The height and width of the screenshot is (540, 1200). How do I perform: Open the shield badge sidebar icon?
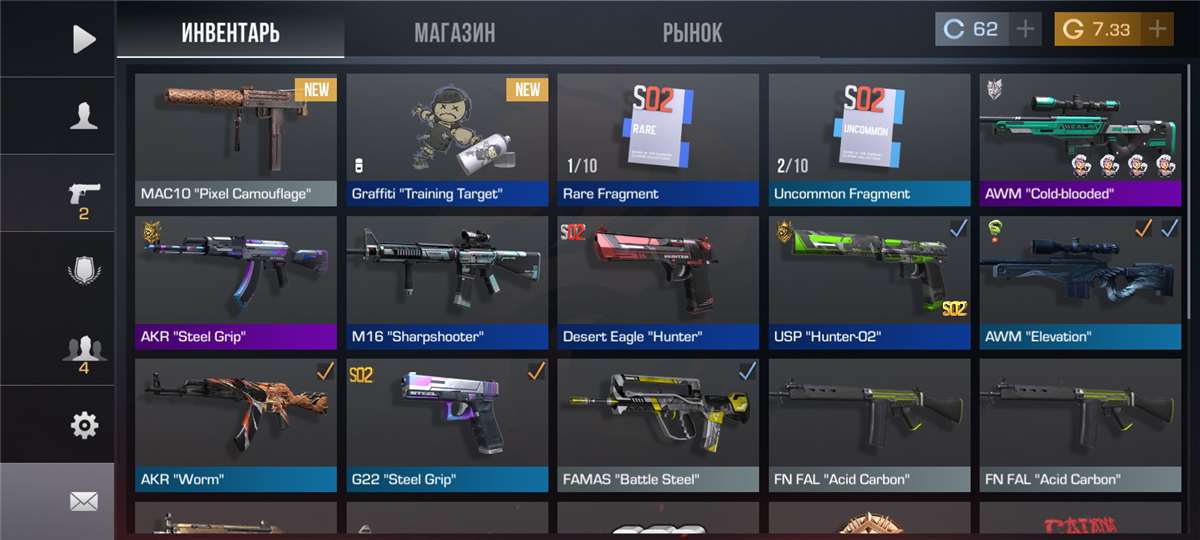[84, 271]
